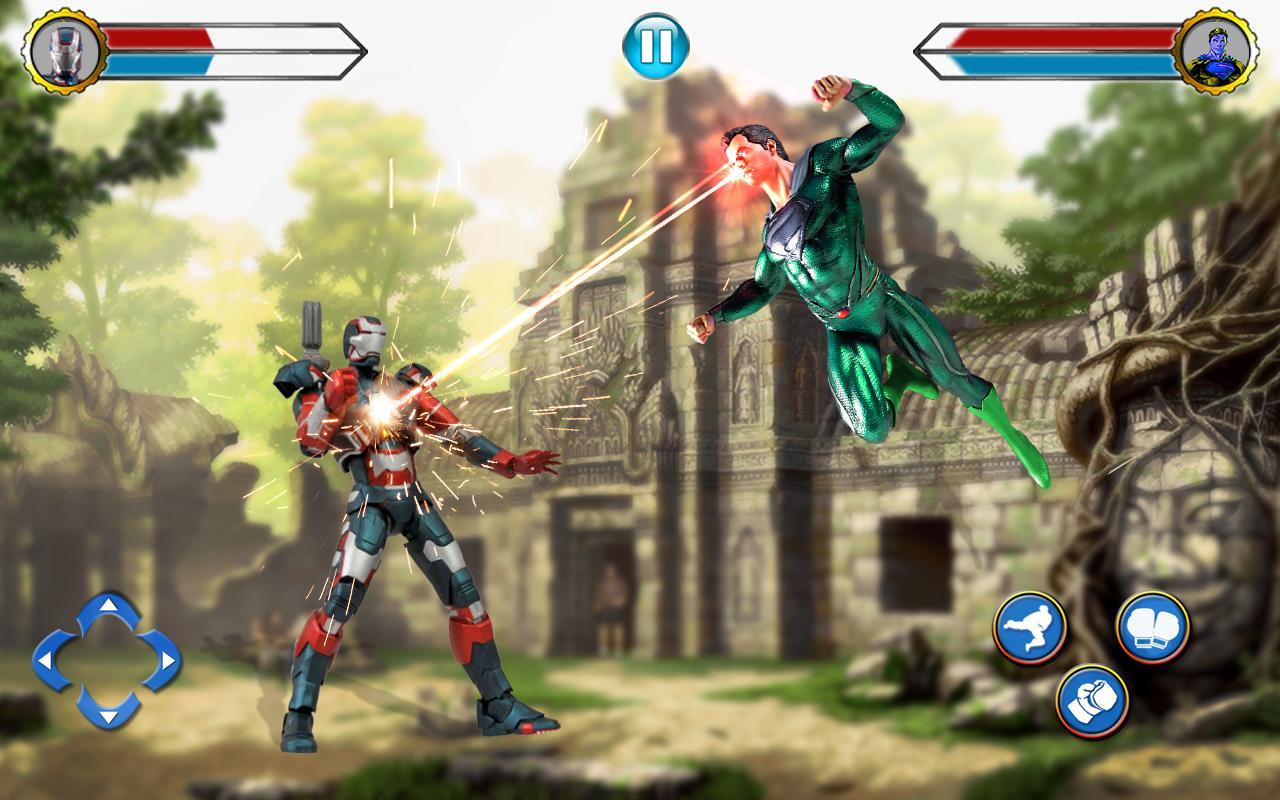Pause the fight using the pause button
This screenshot has width=1280, height=800.
pos(655,45)
